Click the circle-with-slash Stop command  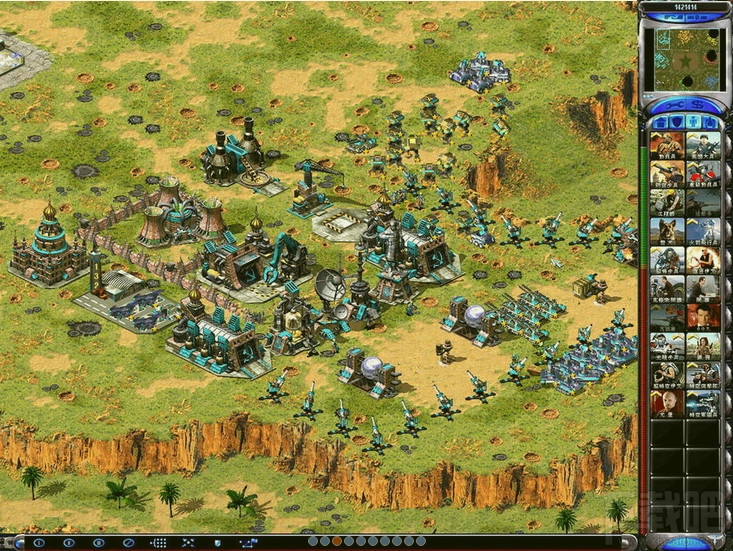(127, 542)
